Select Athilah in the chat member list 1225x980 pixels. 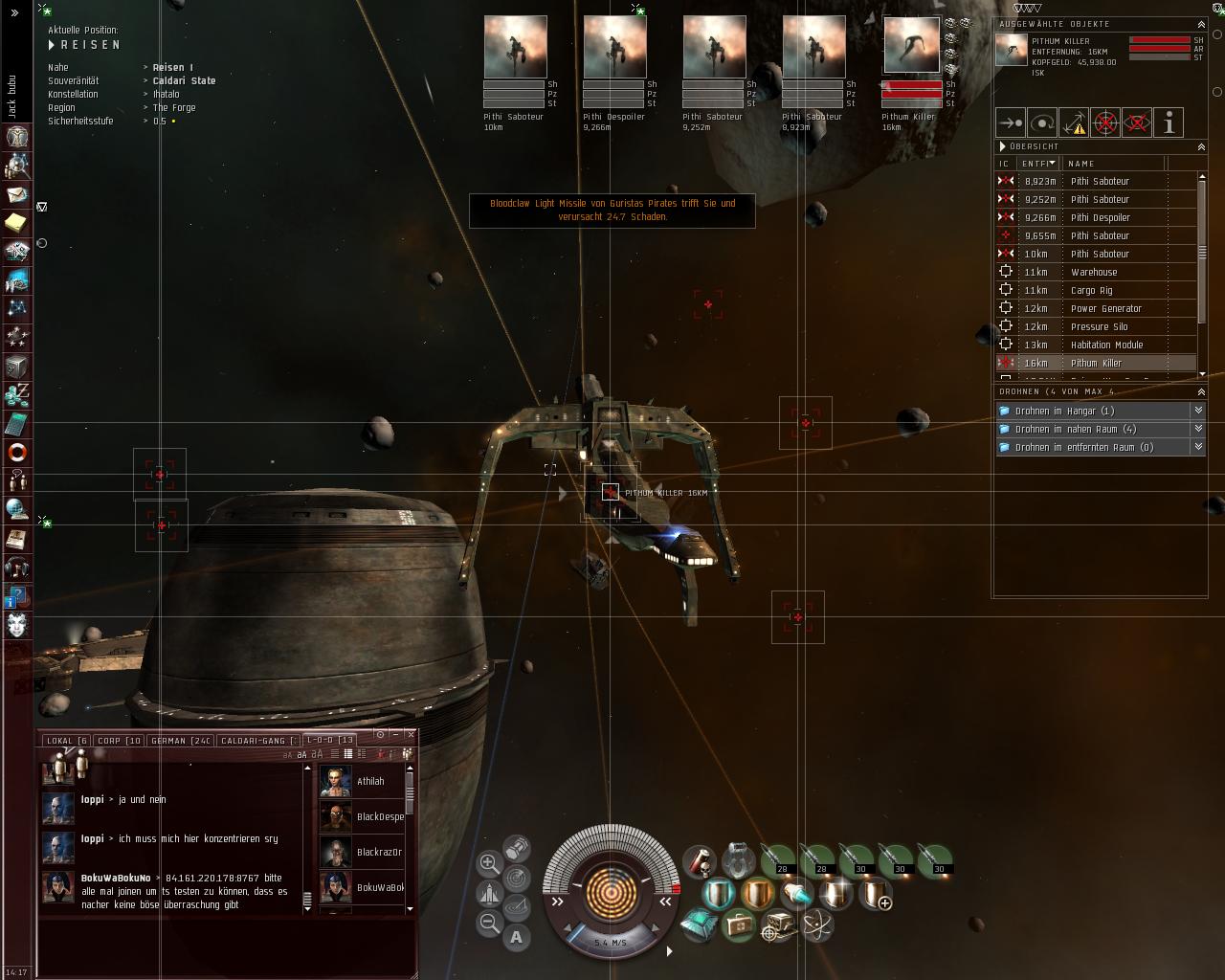(x=369, y=782)
